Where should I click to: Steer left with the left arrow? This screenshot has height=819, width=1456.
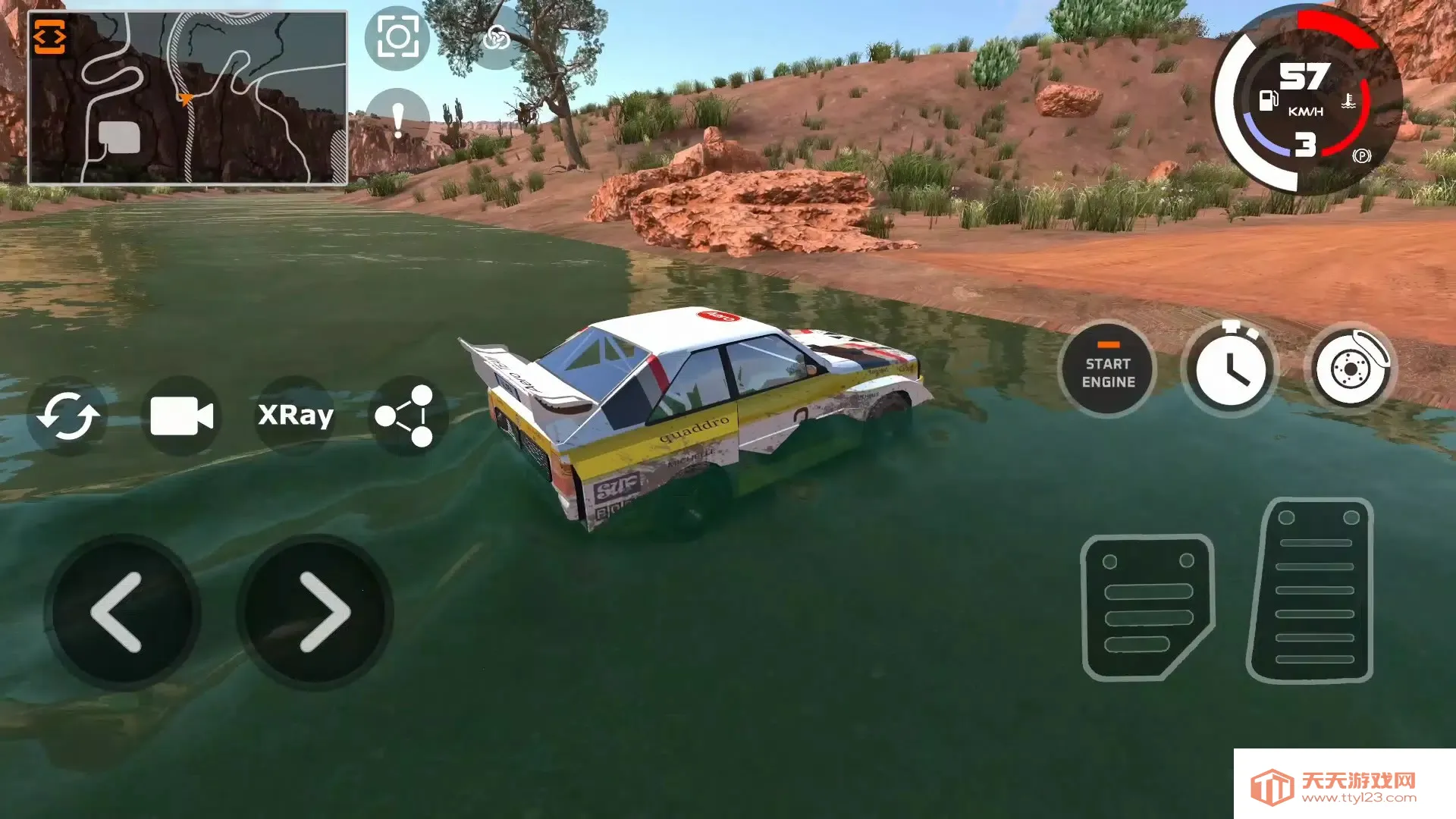(x=121, y=612)
